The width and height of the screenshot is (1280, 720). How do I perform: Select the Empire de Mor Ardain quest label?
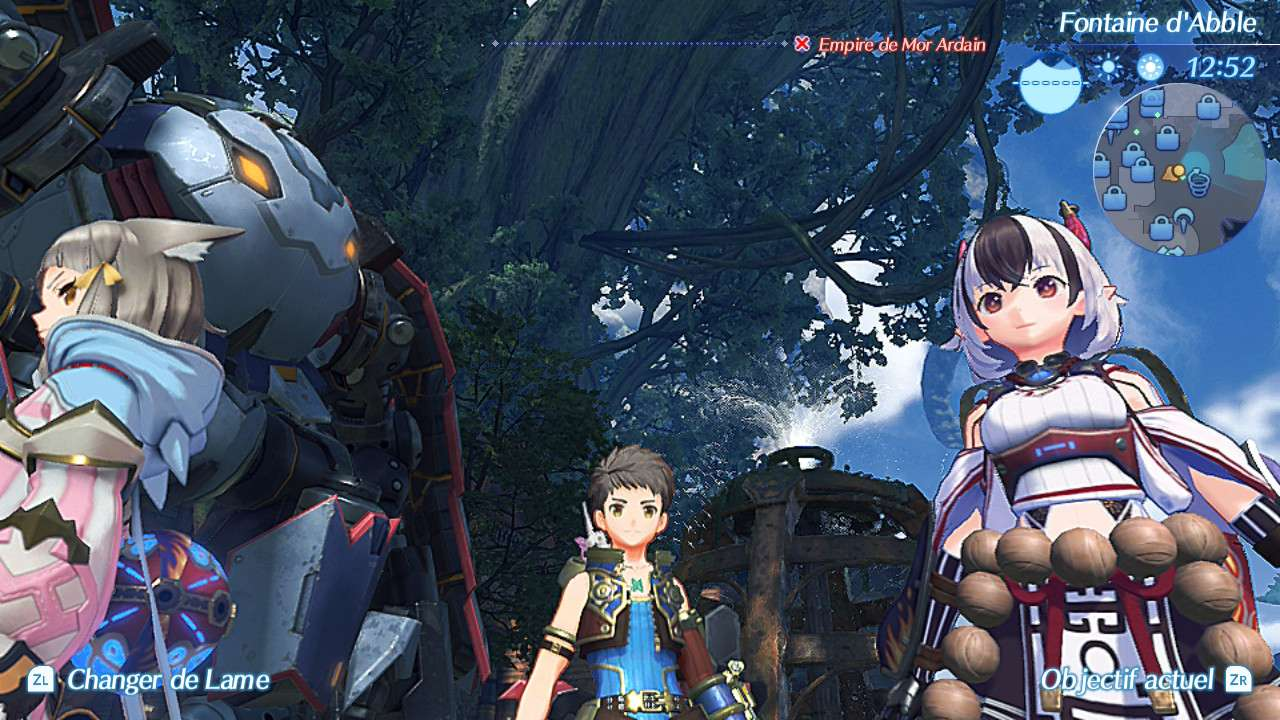click(x=898, y=45)
